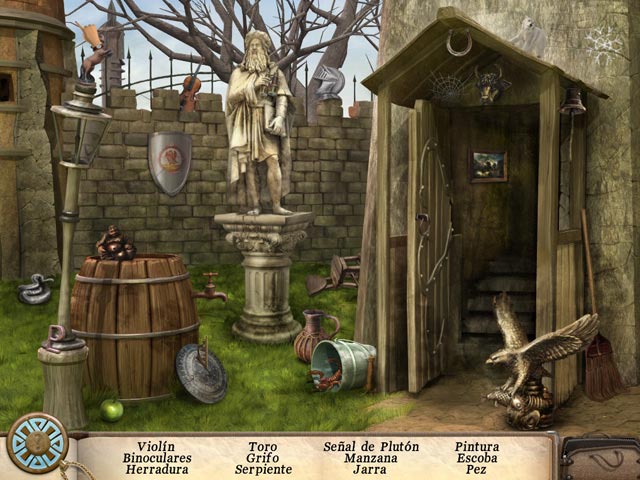This screenshot has width=640, height=480.
Task: Click the 'Manzana' list entry
Action: (x=370, y=458)
